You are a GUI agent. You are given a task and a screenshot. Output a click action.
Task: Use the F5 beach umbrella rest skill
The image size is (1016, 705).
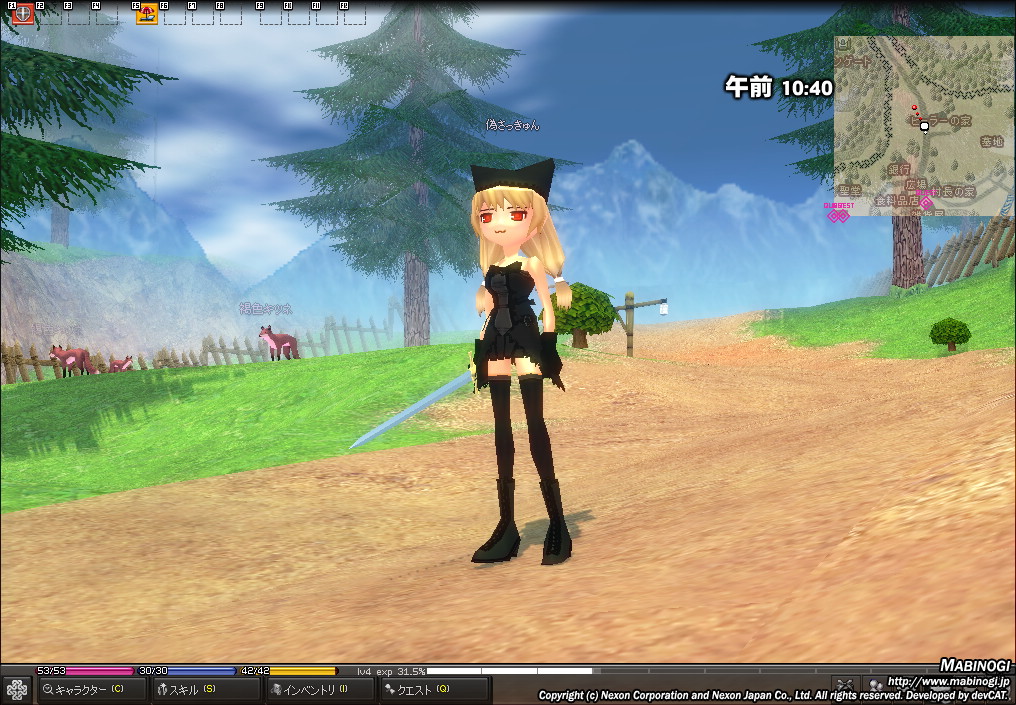click(147, 14)
